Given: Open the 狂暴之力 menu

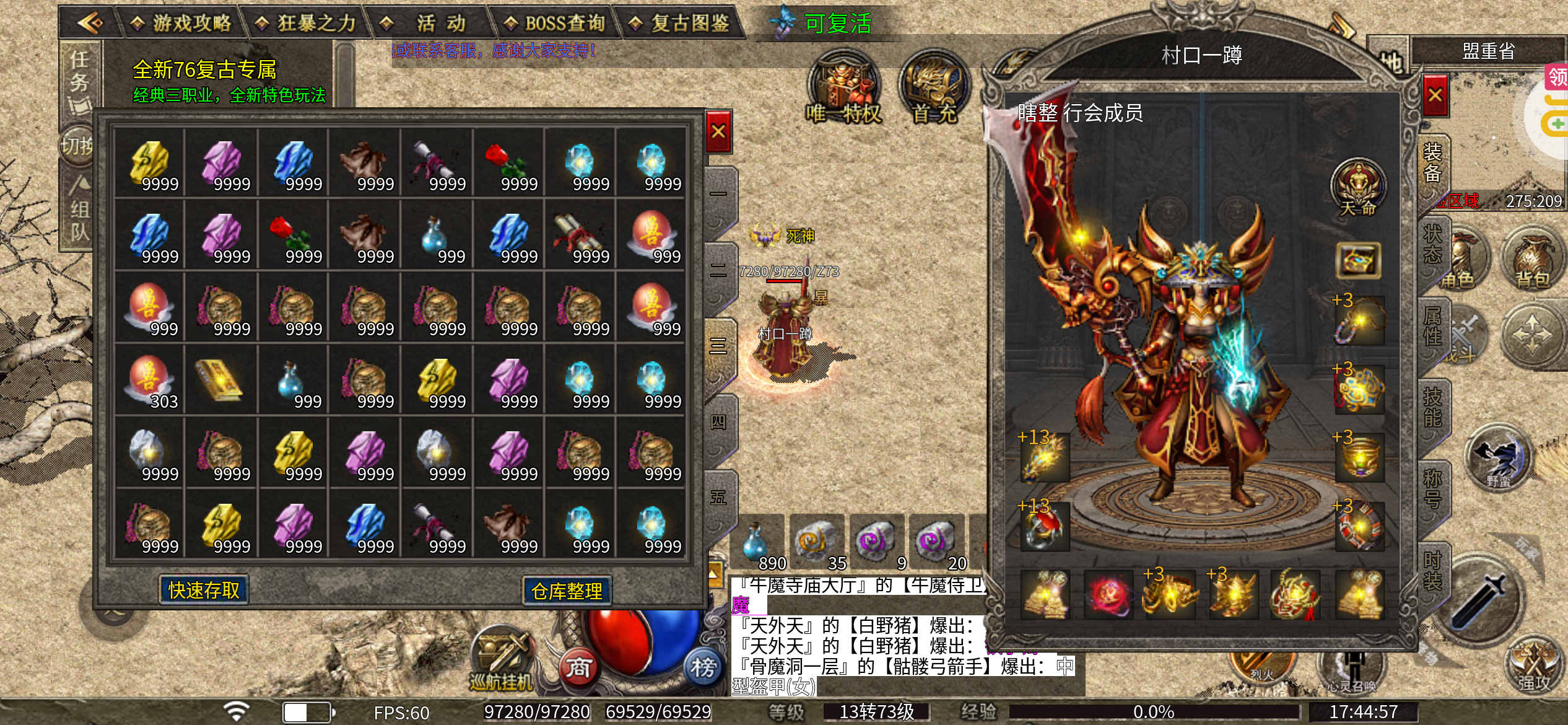Looking at the screenshot, I should point(308,24).
